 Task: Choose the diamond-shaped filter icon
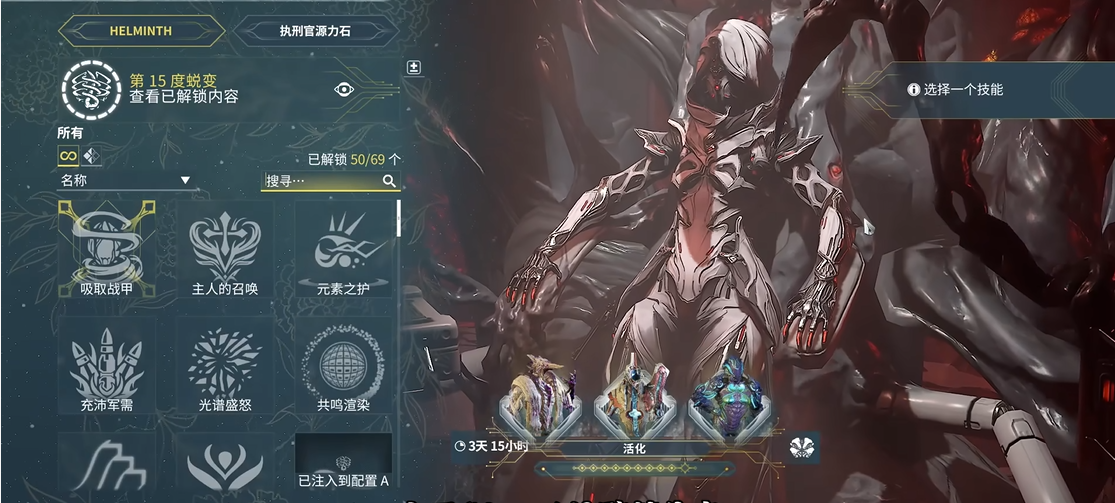[92, 156]
